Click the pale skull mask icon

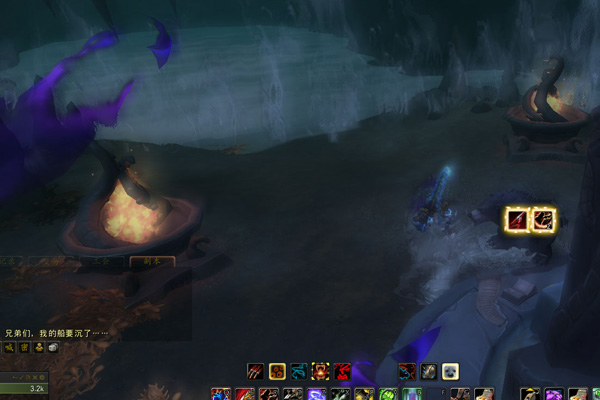point(450,371)
